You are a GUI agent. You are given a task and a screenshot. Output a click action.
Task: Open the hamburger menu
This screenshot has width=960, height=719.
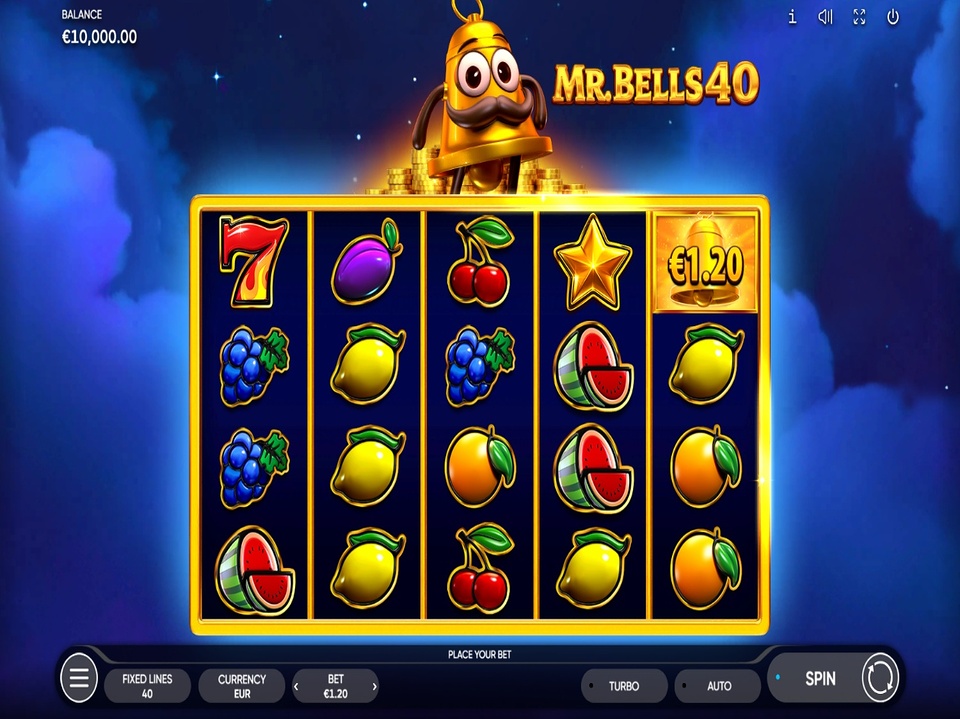[x=79, y=680]
